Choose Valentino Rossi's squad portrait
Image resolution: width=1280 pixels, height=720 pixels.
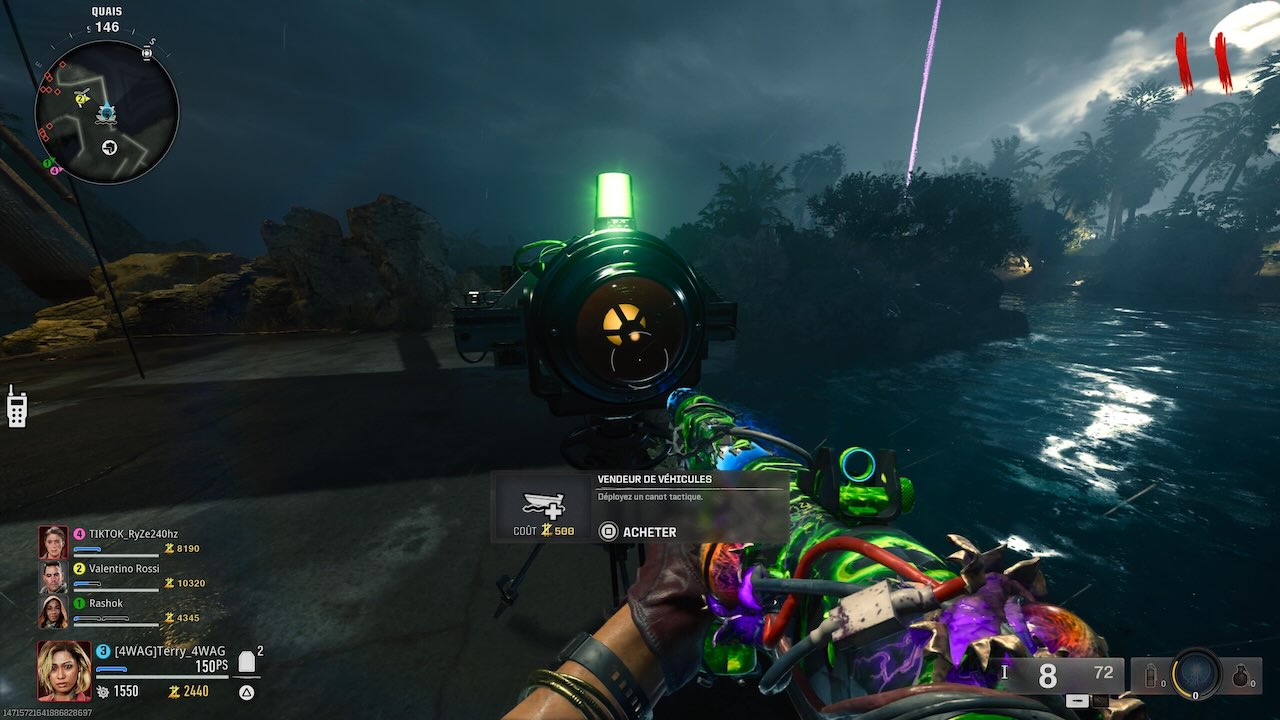pyautogui.click(x=53, y=576)
